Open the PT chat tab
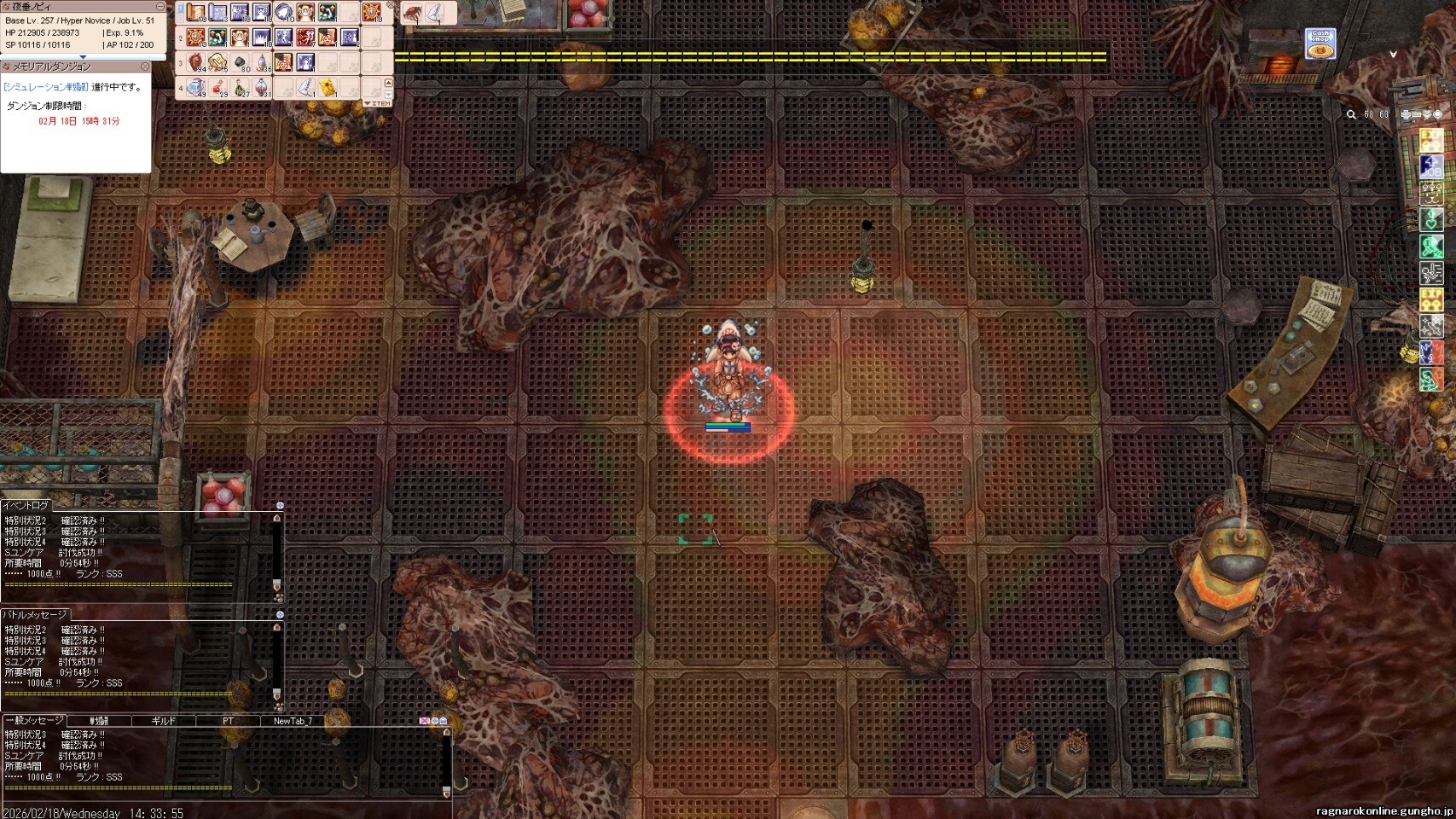Screen dimensions: 1456x819 click(228, 721)
